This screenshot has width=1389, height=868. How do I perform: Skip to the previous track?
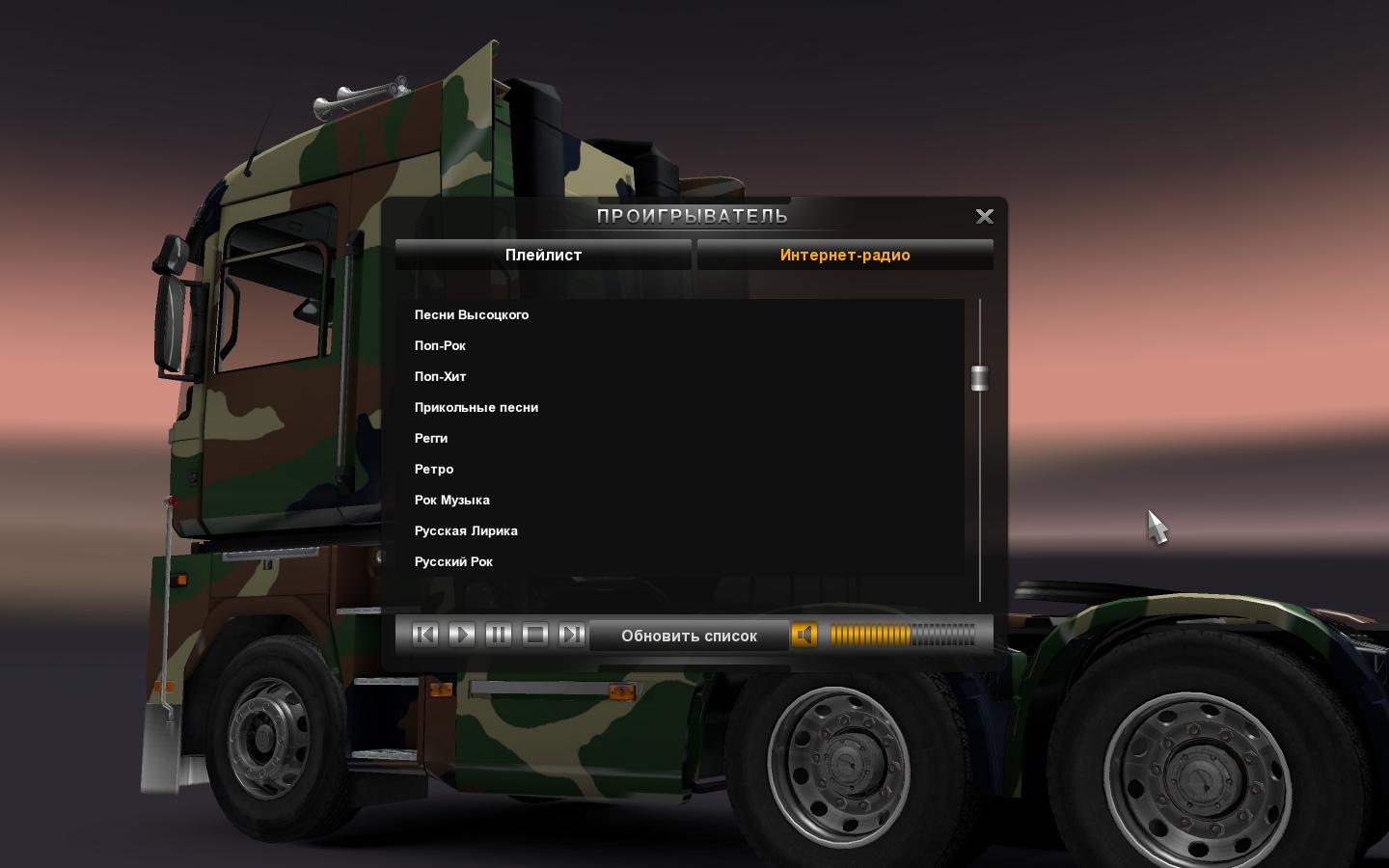(425, 635)
